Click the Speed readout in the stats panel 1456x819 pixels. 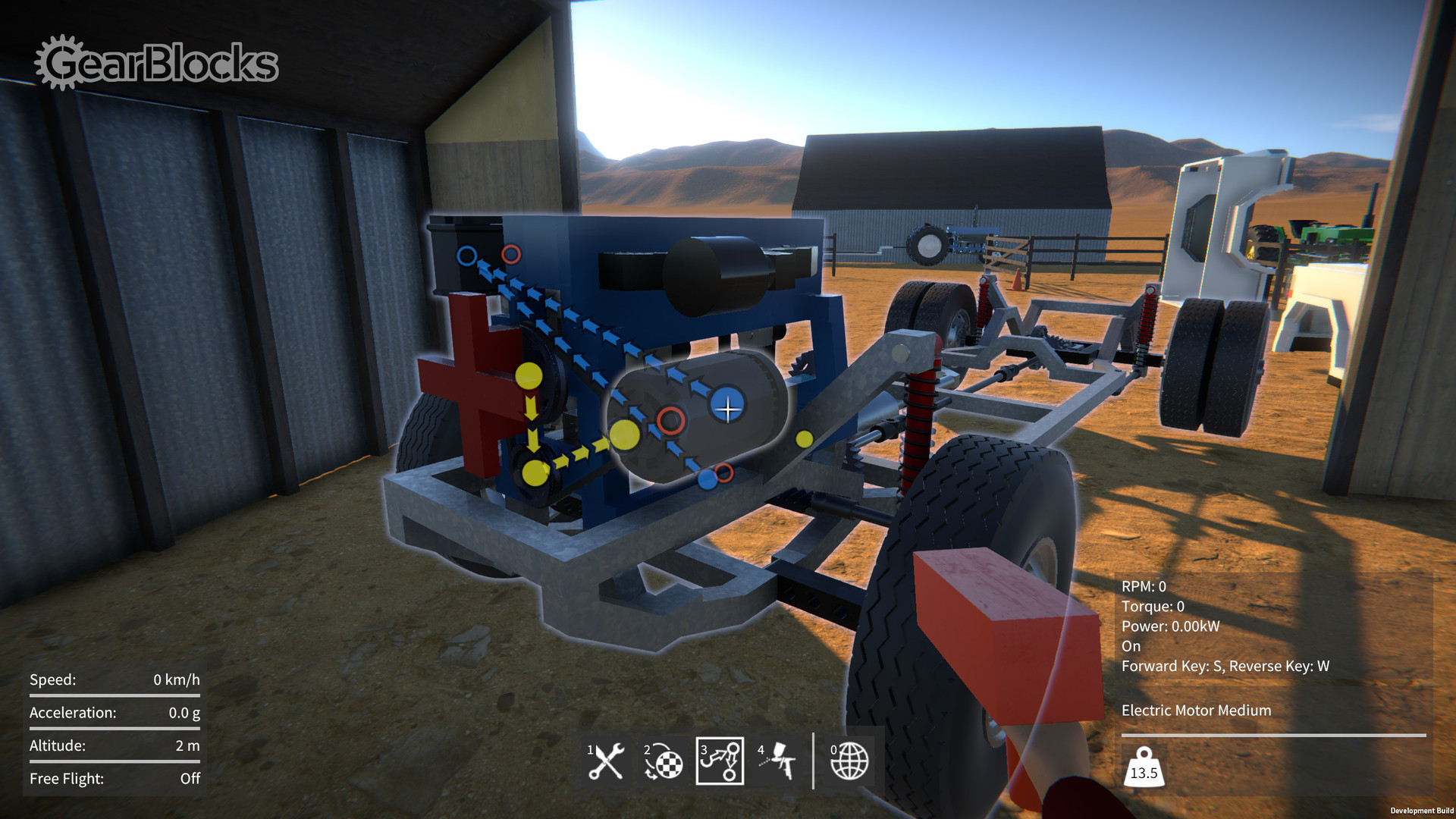point(114,679)
